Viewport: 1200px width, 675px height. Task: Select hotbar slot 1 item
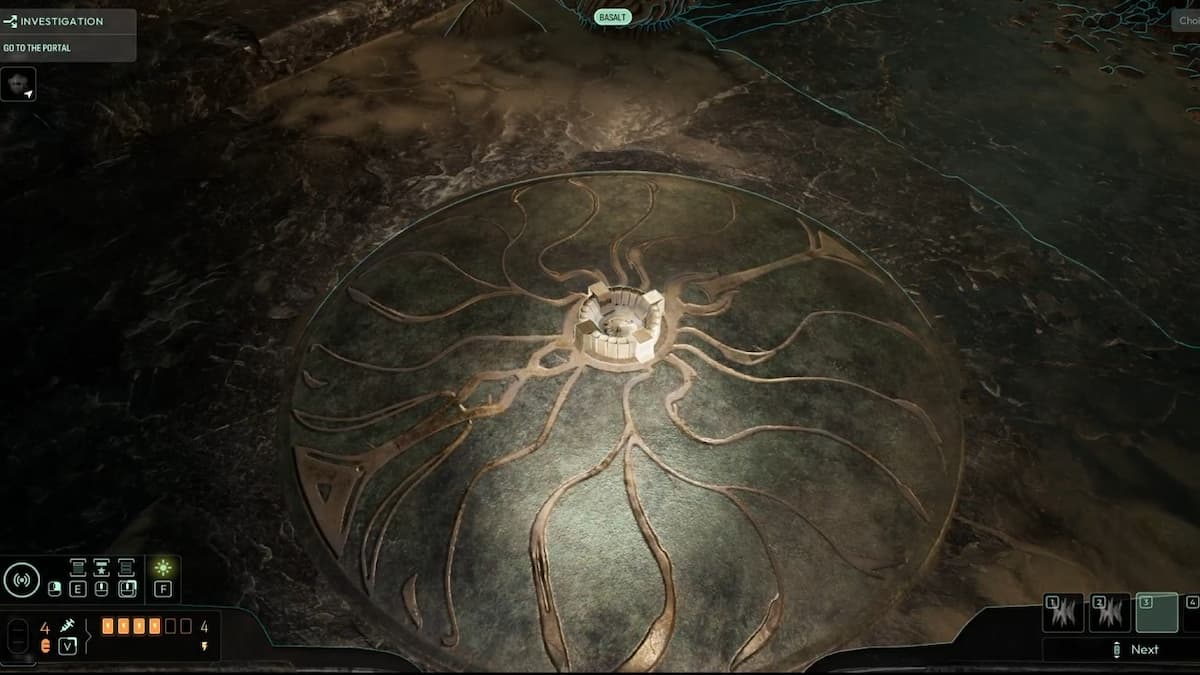1063,613
